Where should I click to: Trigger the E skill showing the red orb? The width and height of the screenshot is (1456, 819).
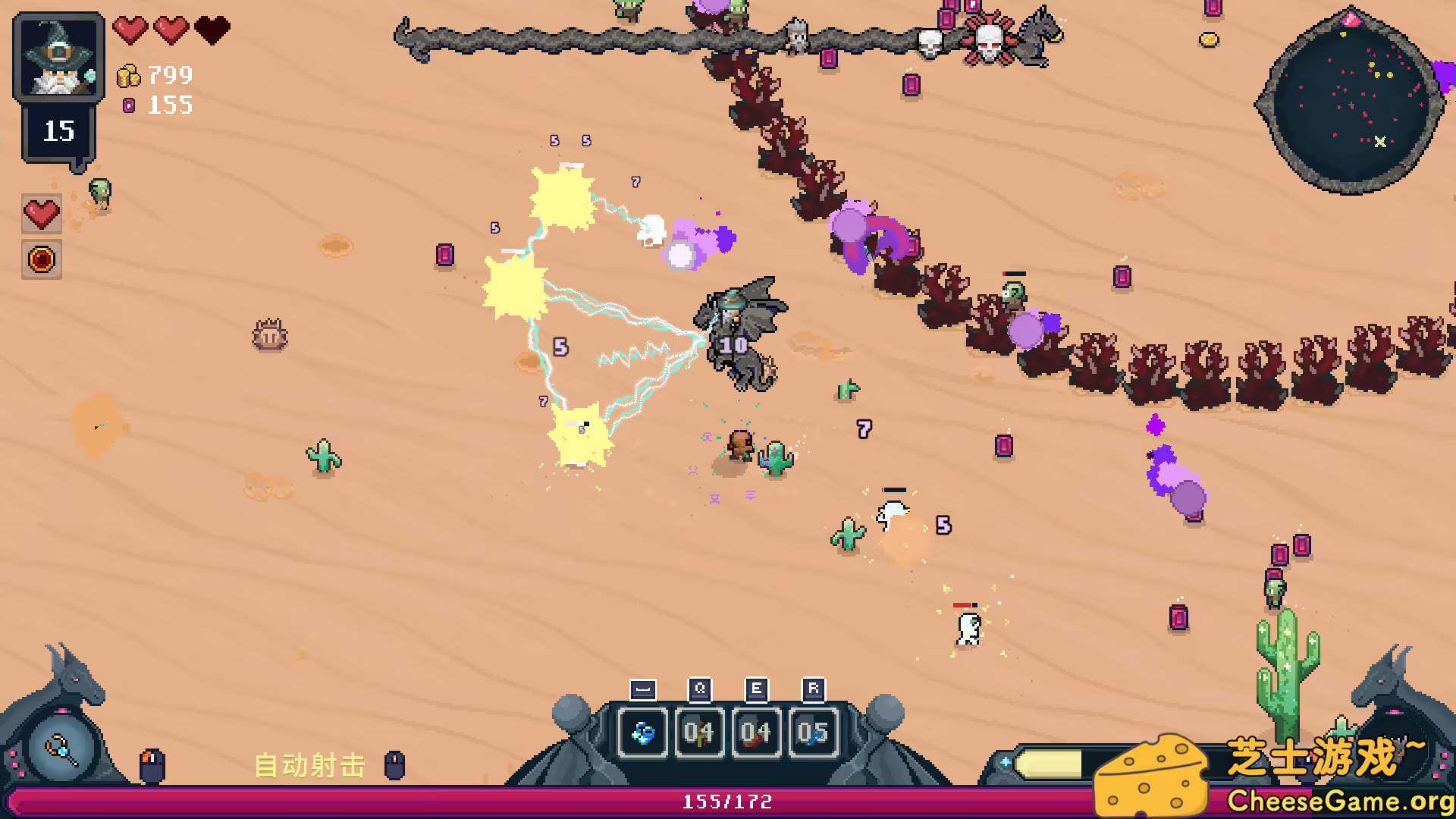[755, 733]
